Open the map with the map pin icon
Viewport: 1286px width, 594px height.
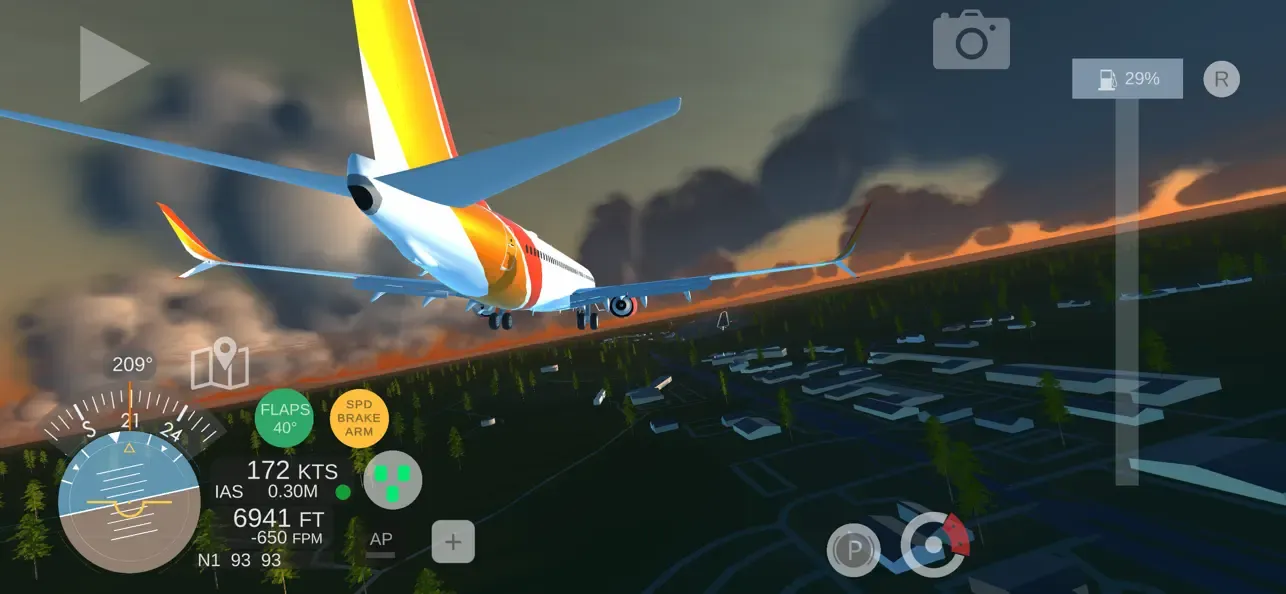220,364
